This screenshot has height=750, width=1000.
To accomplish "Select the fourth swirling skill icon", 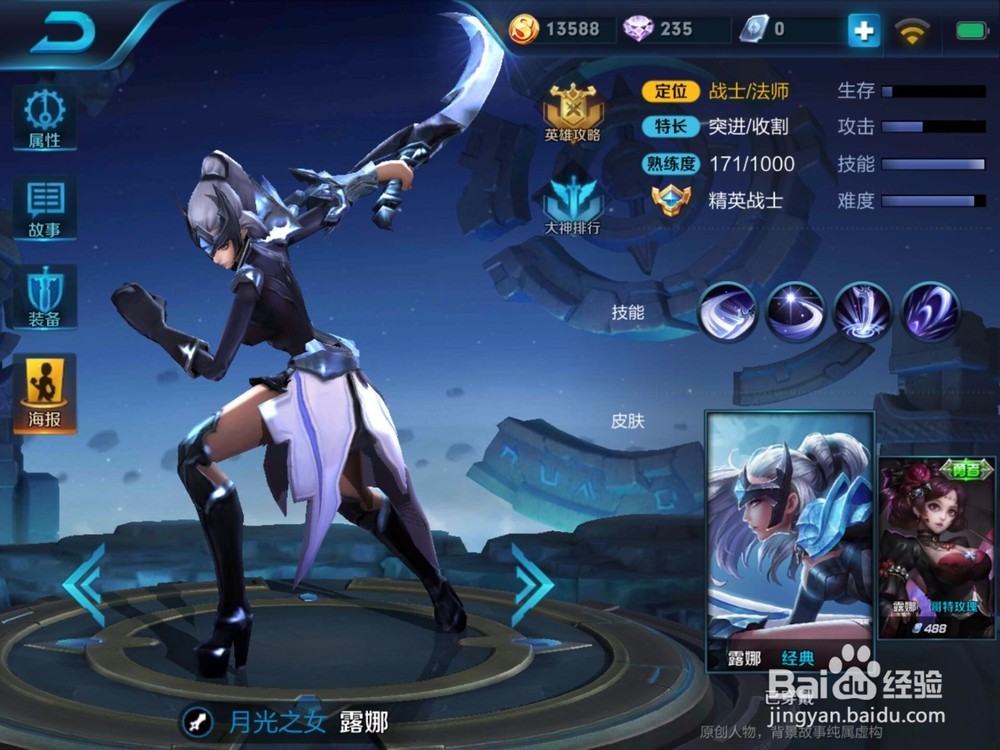I will 931,312.
